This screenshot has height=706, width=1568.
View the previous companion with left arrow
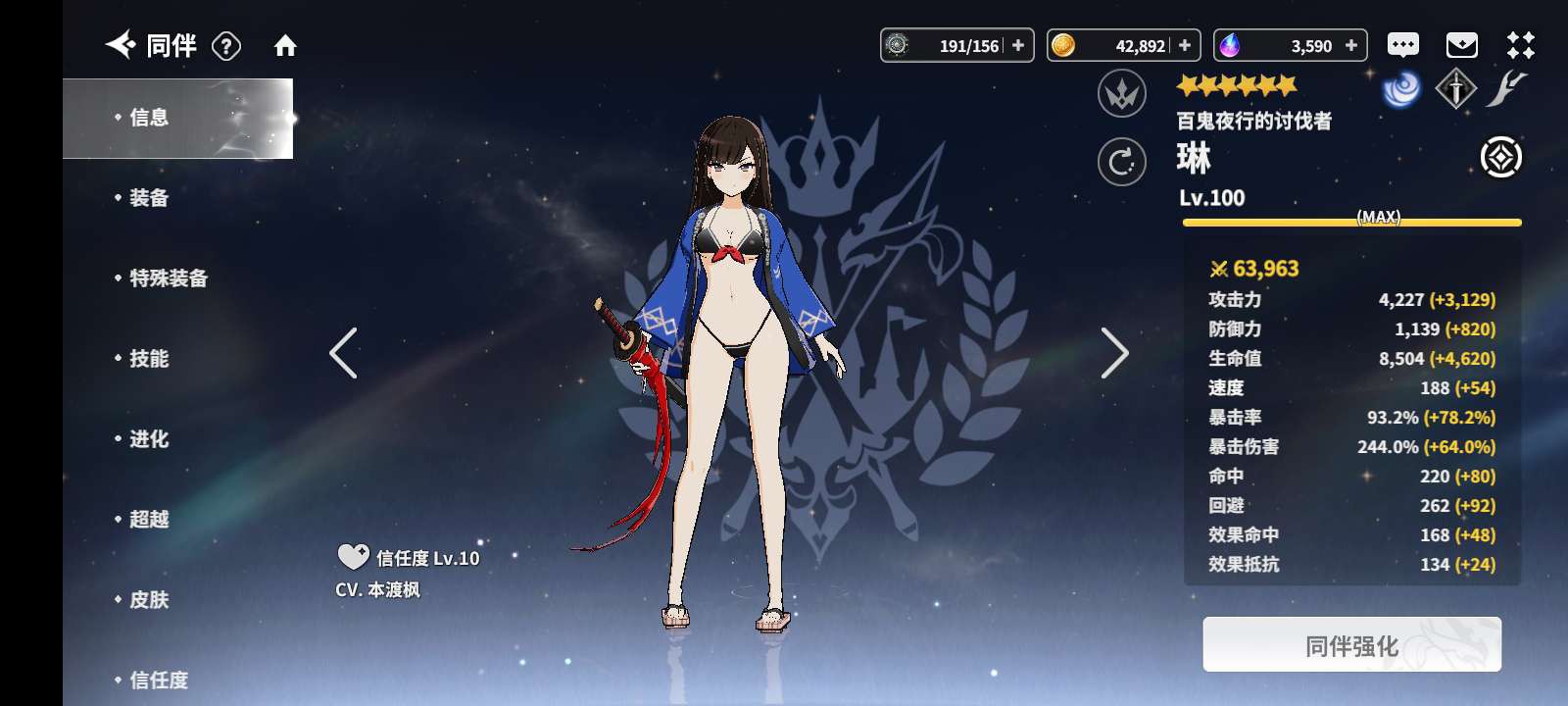point(343,353)
